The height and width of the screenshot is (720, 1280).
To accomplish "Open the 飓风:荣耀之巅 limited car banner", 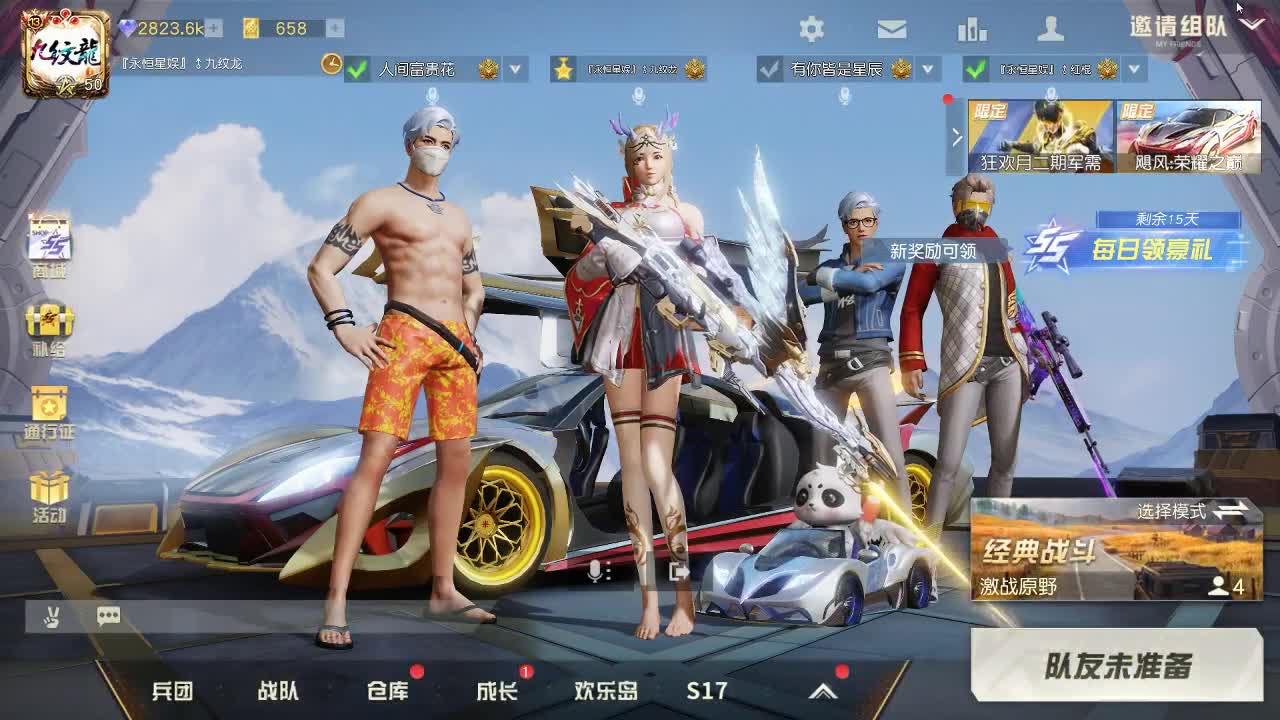I will pos(1190,135).
